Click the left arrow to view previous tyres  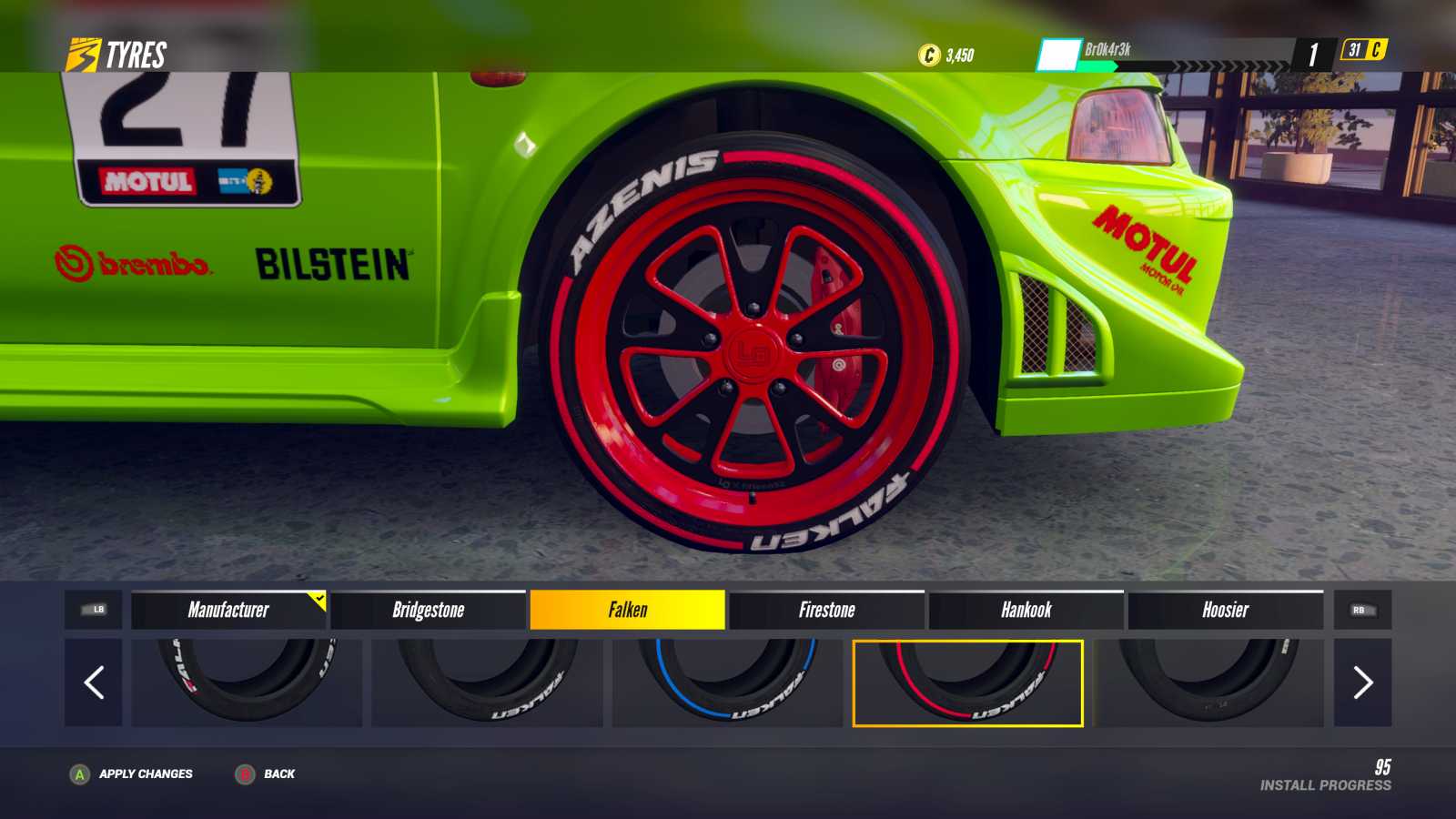click(92, 682)
